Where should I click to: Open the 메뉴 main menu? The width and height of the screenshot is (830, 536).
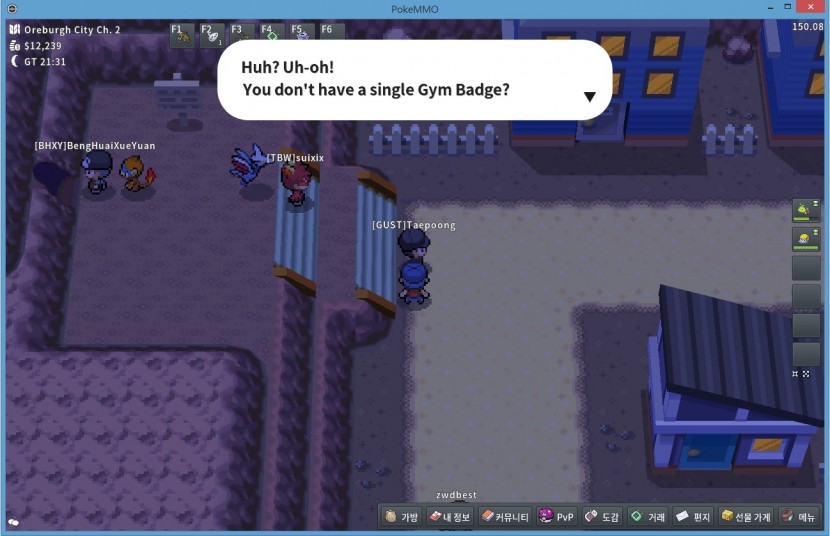(x=798, y=517)
